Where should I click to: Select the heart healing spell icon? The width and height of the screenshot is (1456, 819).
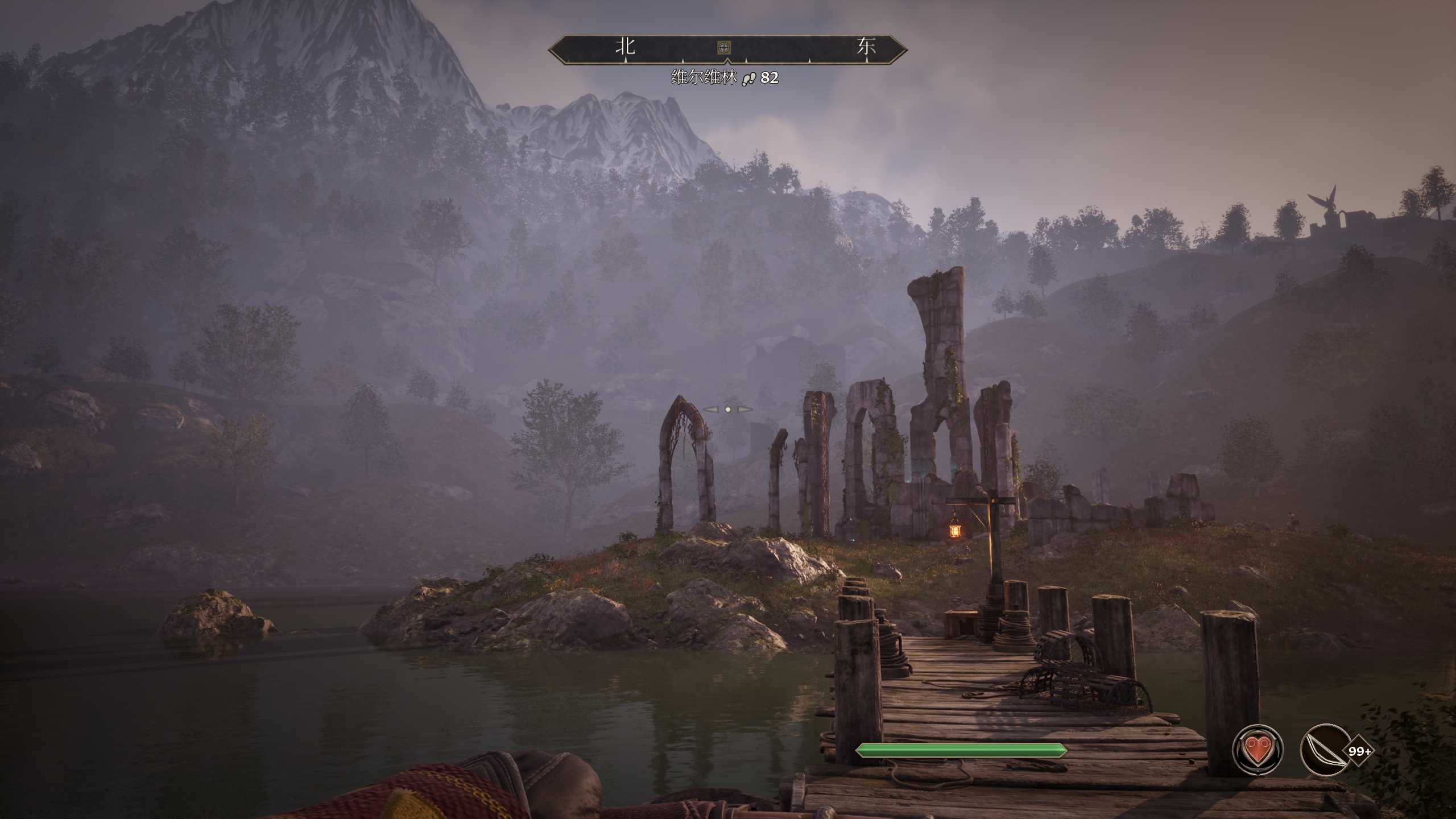coord(1257,750)
